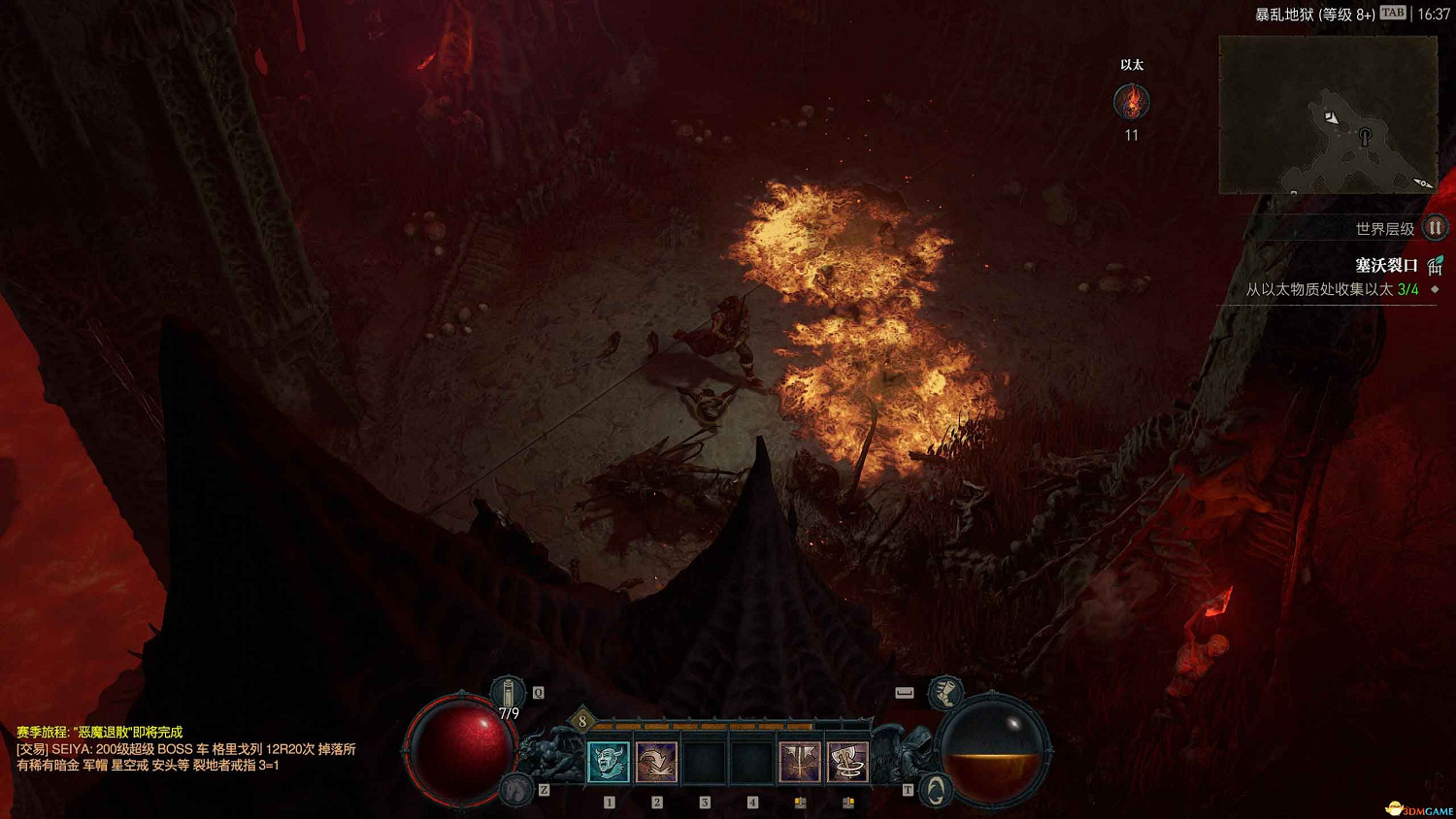This screenshot has width=1456, height=819.
Task: Cast the whirling axe skill
Action: pos(847,762)
